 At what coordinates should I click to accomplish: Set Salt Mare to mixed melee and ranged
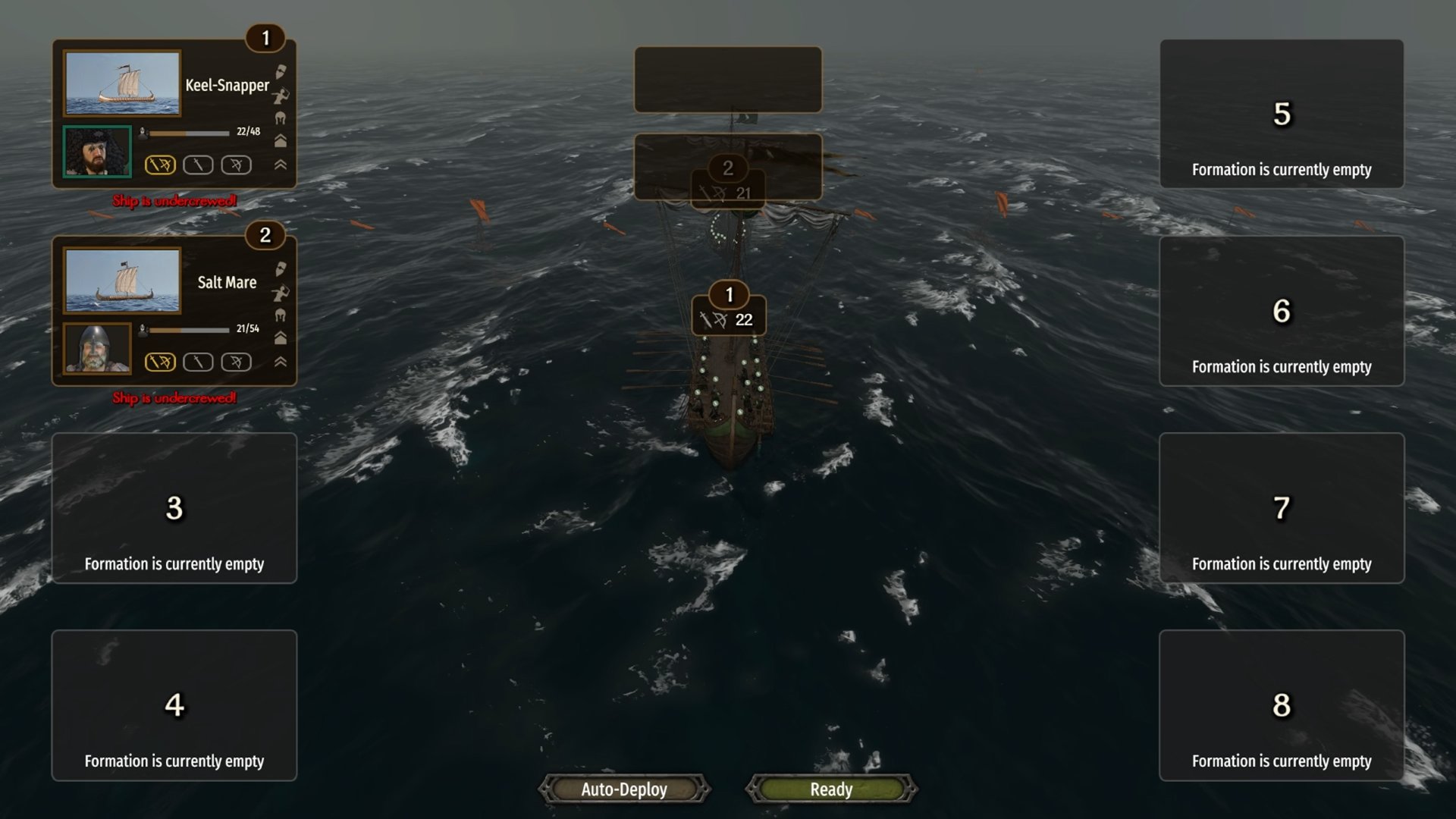(160, 362)
